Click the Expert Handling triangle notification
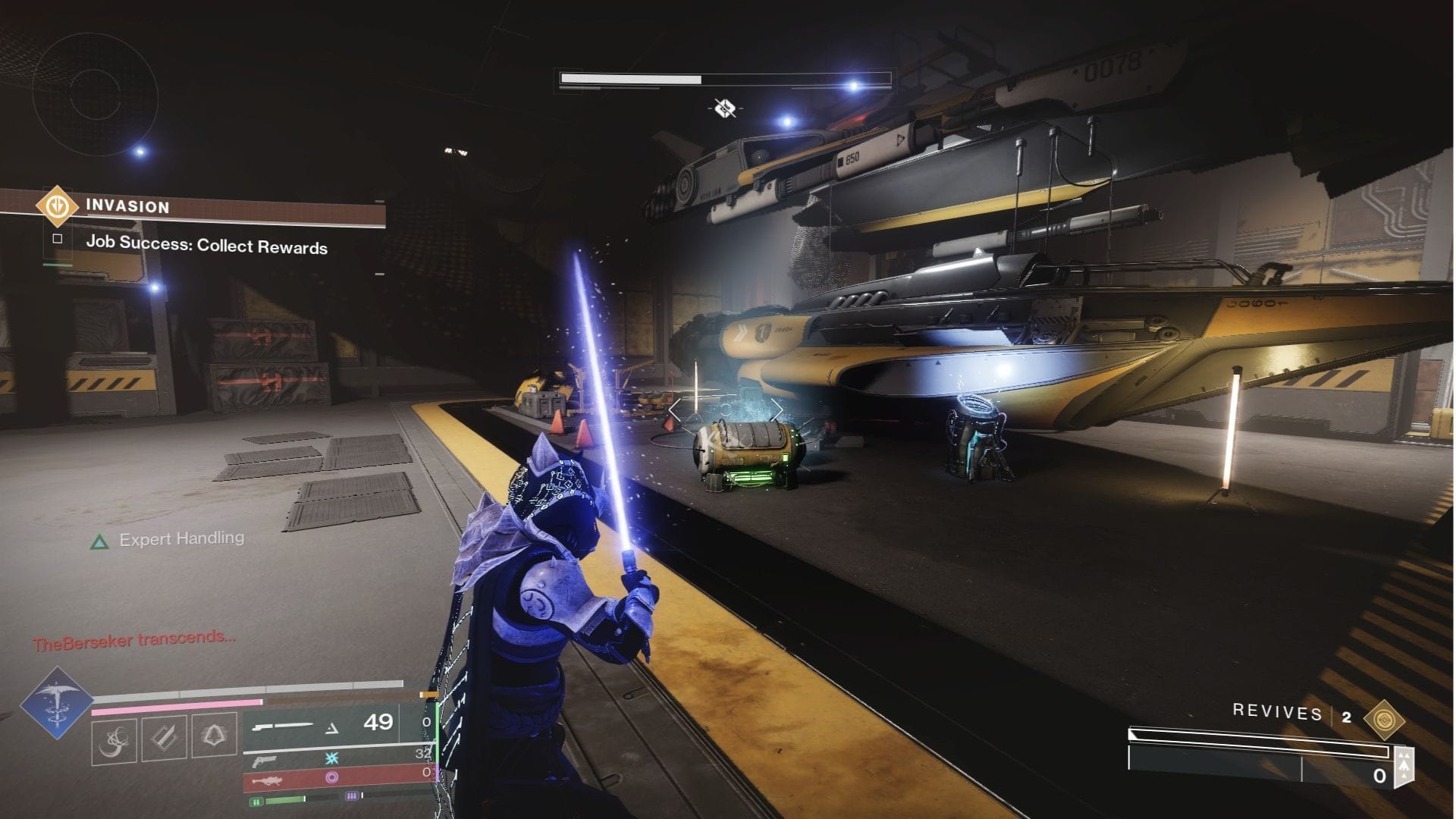The image size is (1456, 819). 101,541
